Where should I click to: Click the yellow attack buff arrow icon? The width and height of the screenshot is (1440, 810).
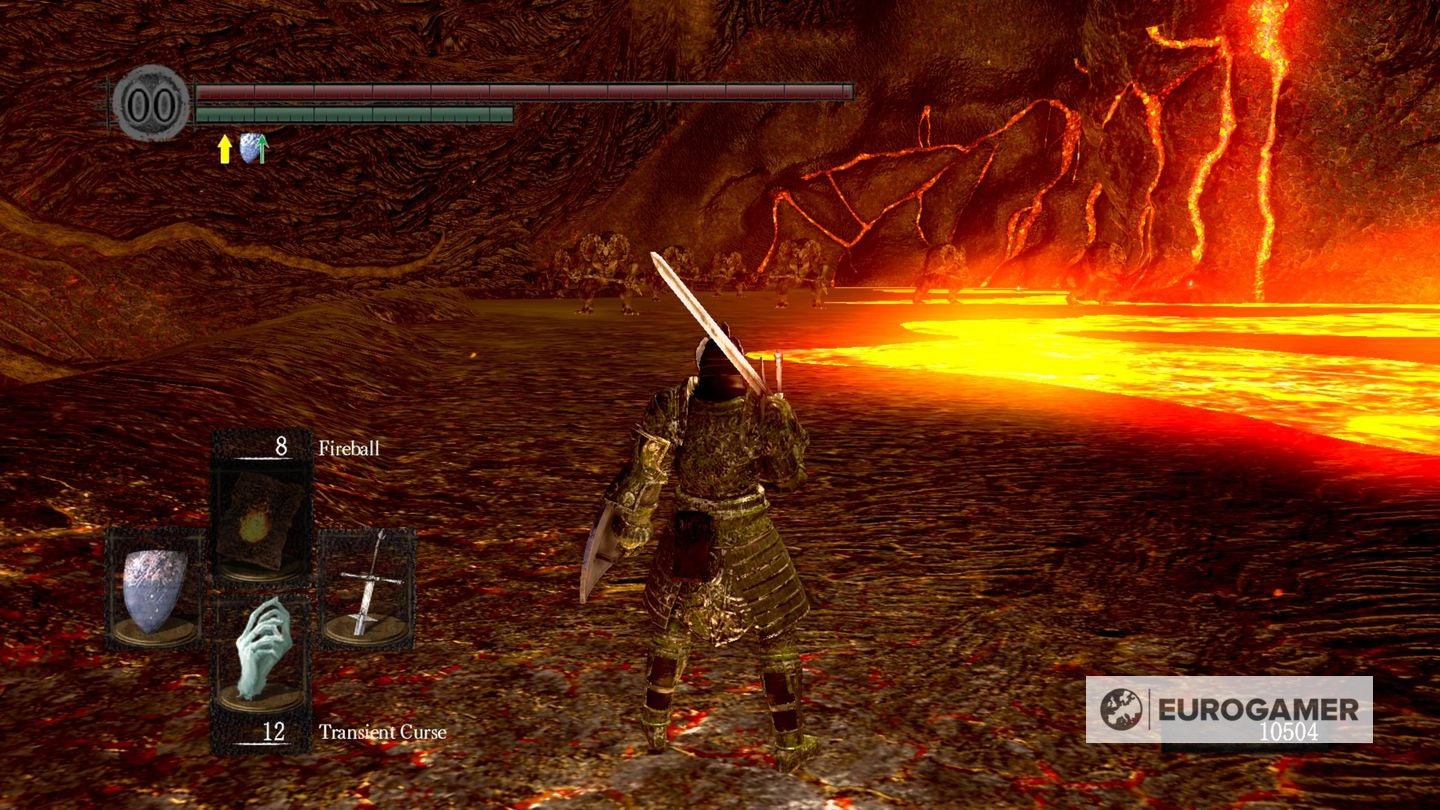(x=222, y=150)
